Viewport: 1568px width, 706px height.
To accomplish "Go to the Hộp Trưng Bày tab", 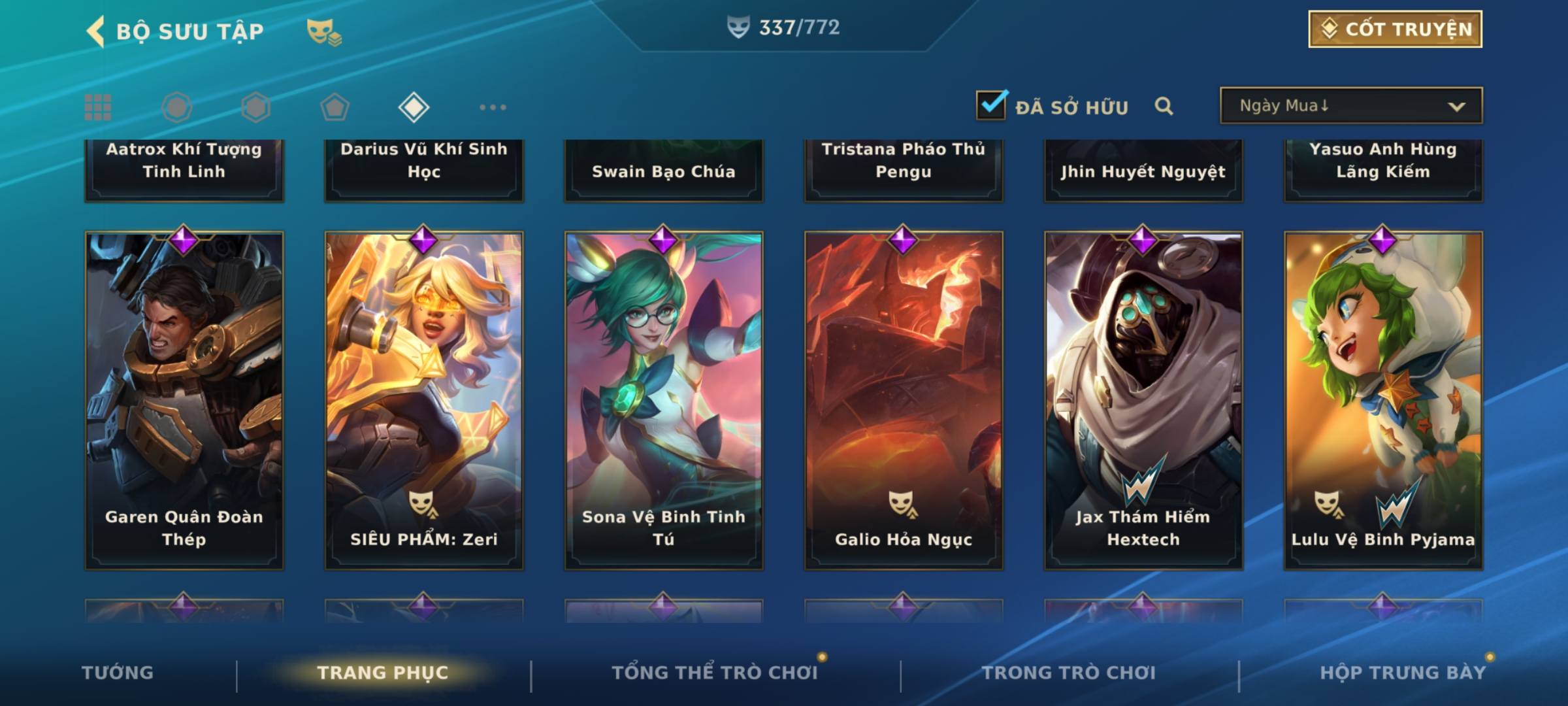I will (1403, 673).
